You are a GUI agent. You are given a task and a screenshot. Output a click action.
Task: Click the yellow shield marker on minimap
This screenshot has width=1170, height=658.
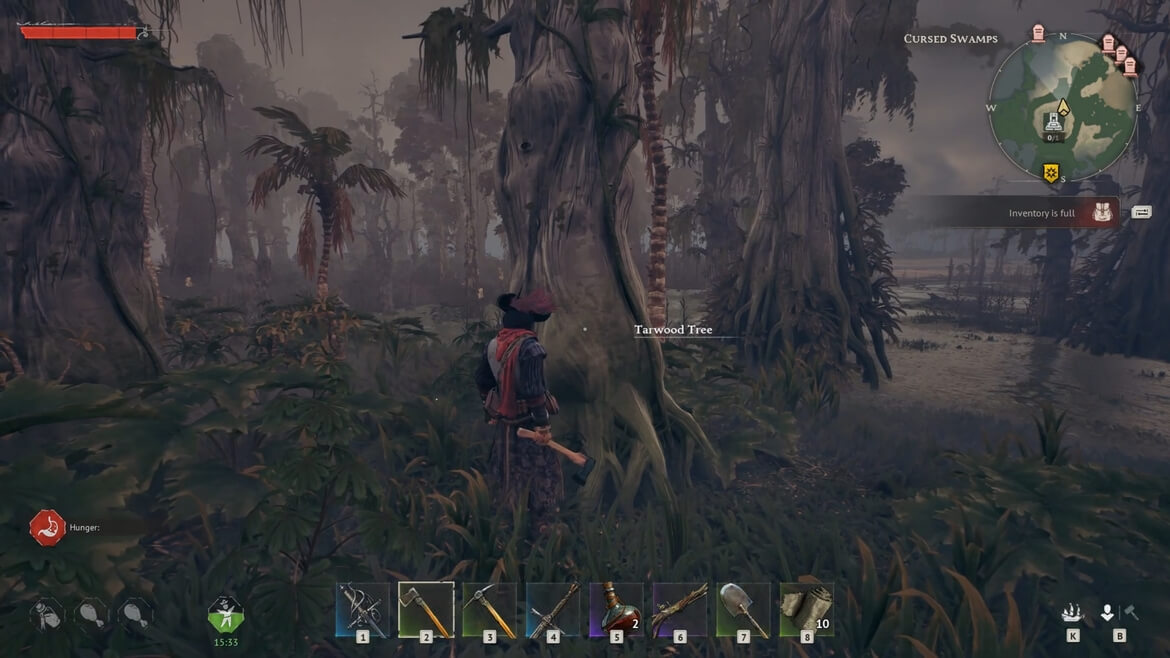(1051, 173)
